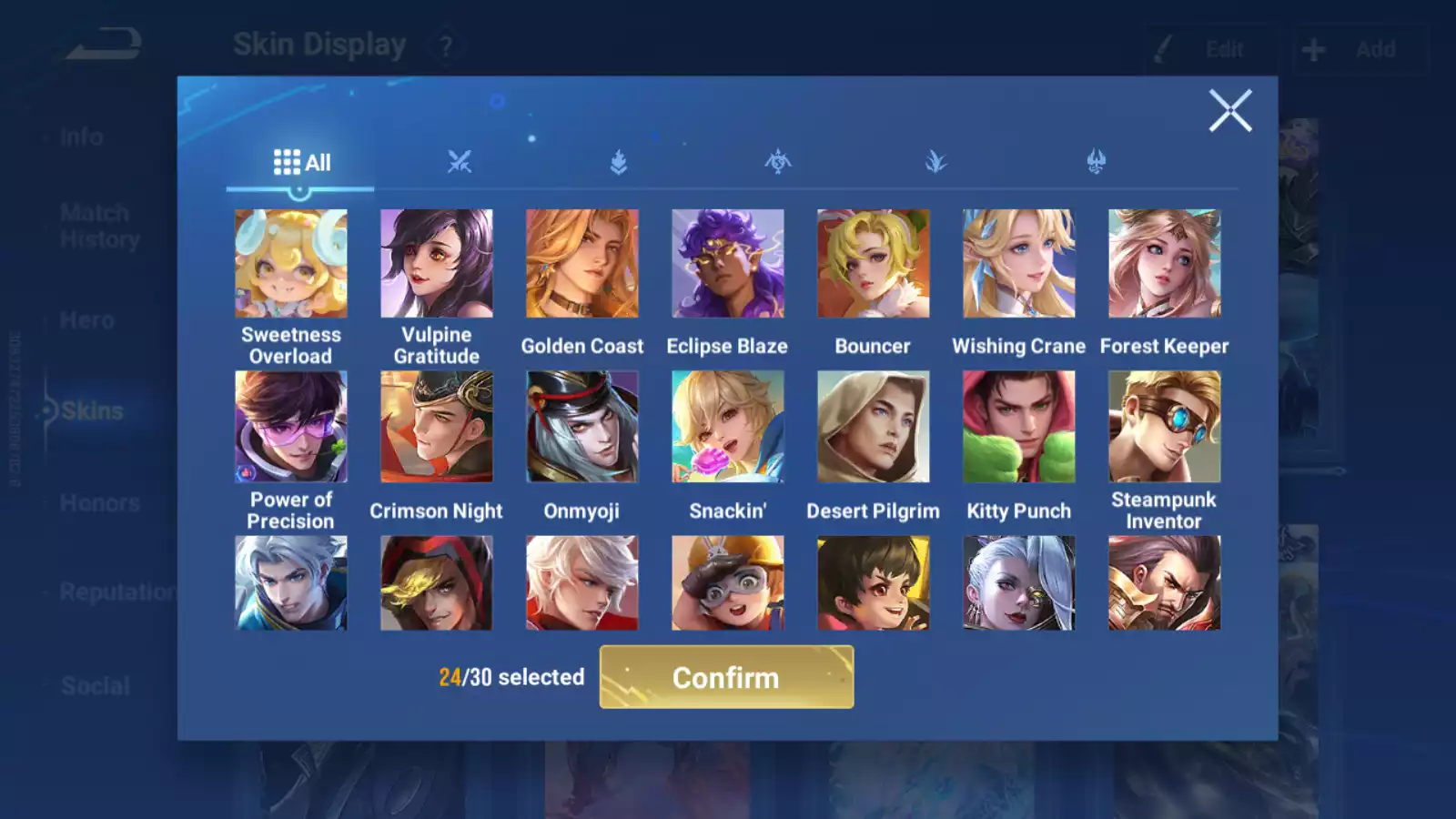Select the Steampunk Inventor skin
1456x819 pixels.
(1165, 427)
